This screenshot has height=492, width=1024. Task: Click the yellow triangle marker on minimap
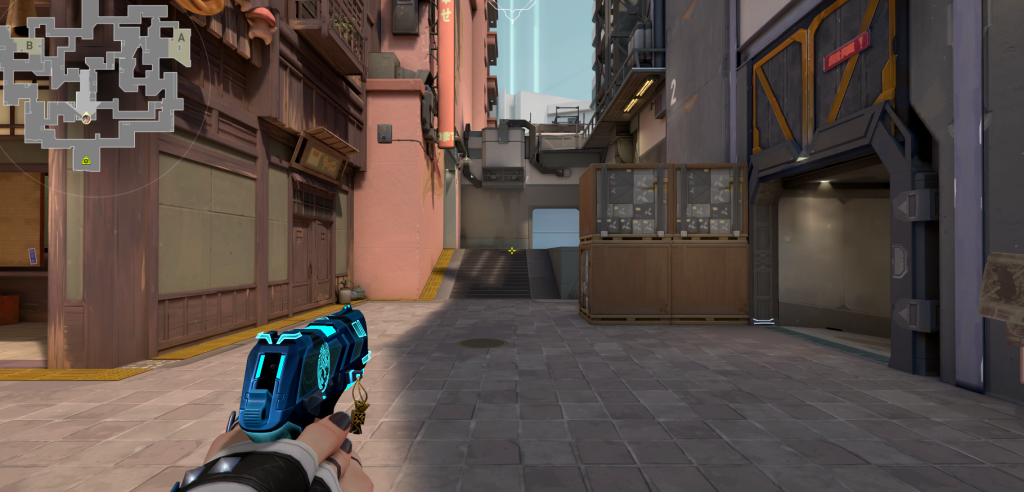[x=87, y=160]
